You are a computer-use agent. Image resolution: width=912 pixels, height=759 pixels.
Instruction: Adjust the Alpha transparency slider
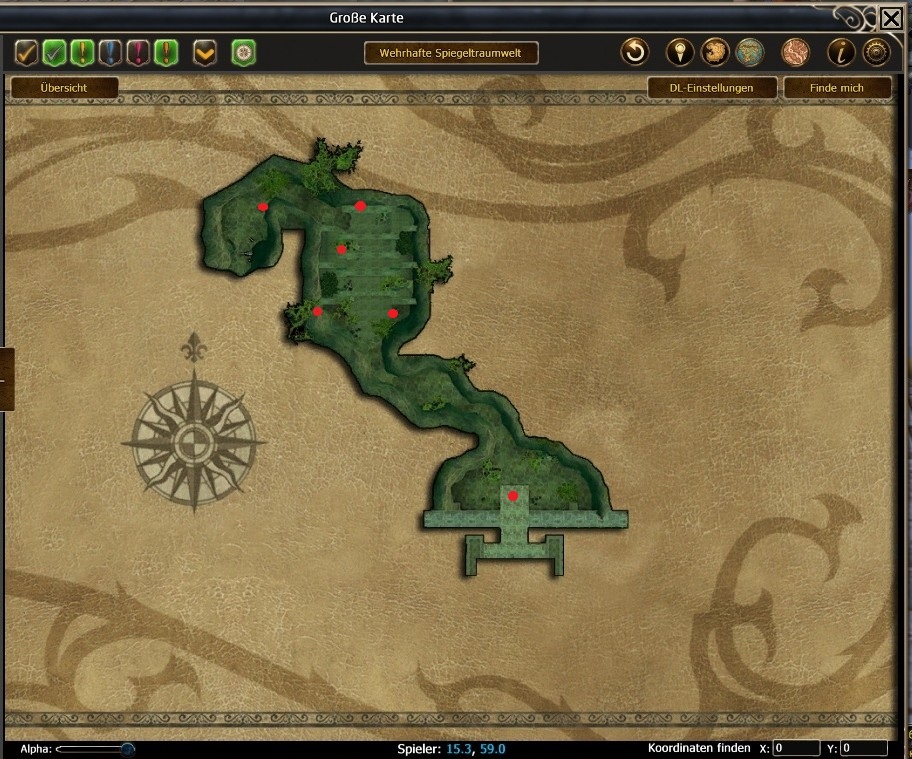127,748
